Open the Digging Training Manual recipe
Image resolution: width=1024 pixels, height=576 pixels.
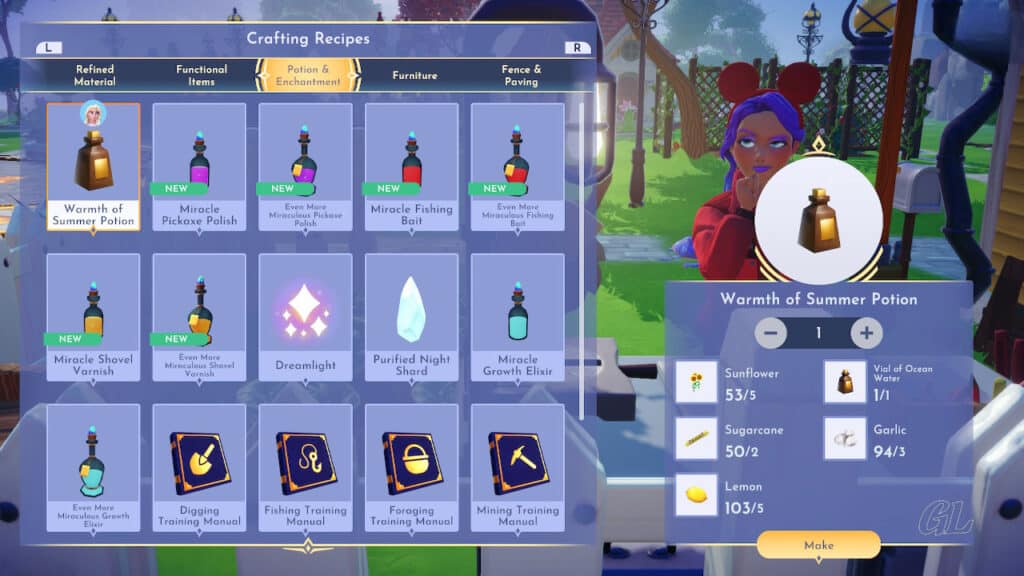click(199, 466)
